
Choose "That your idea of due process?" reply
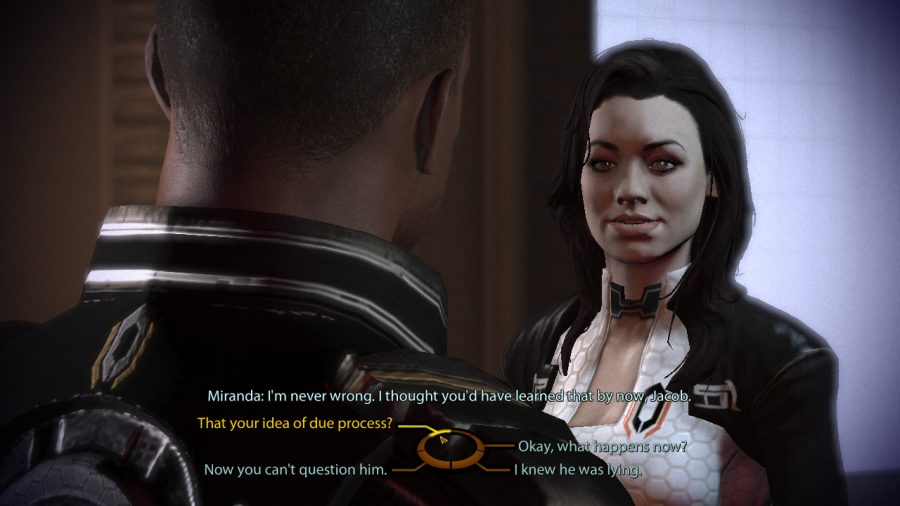point(295,424)
